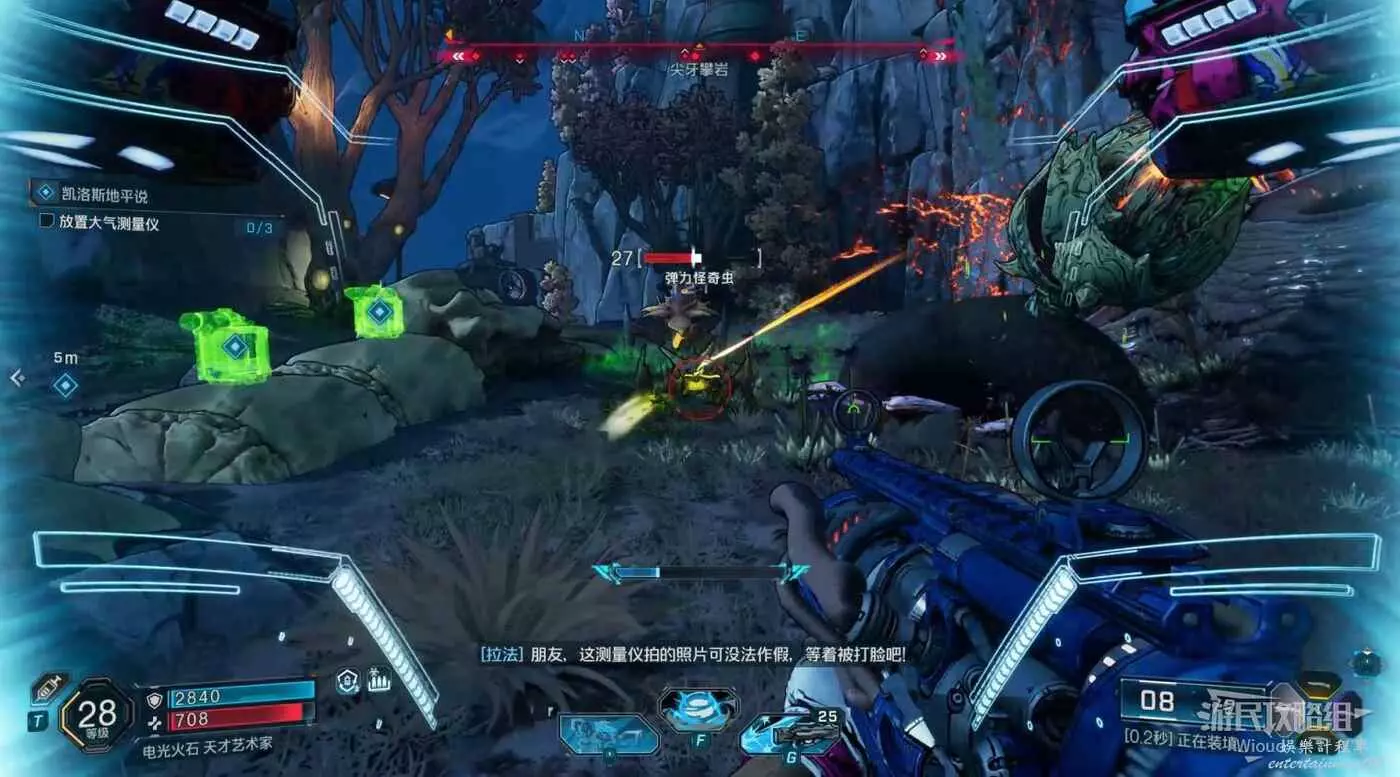This screenshot has height=777, width=1400.
Task: Click the objective marker on the right green cube
Action: pyautogui.click(x=378, y=312)
